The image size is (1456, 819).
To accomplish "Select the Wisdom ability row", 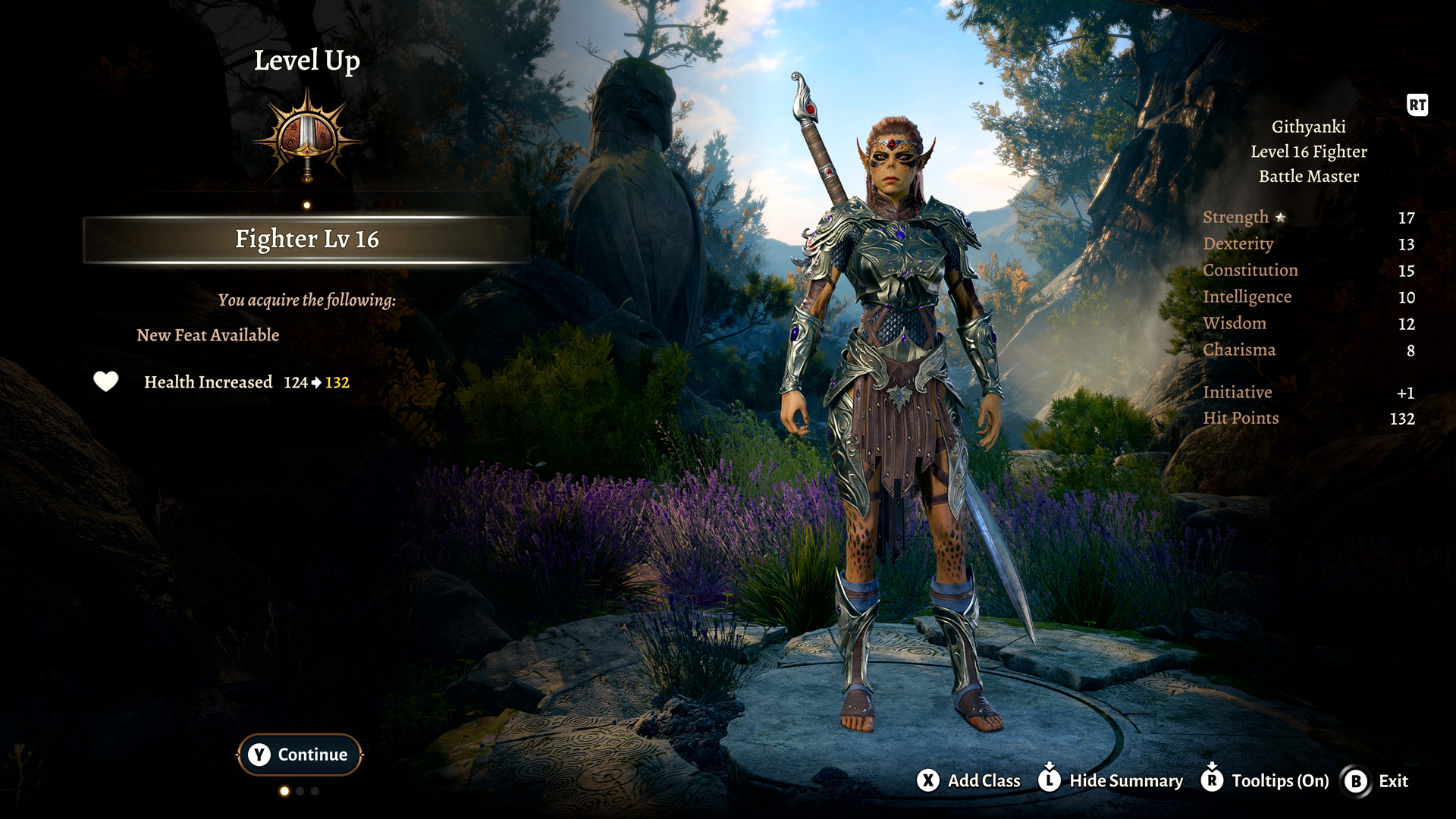I will [1308, 324].
